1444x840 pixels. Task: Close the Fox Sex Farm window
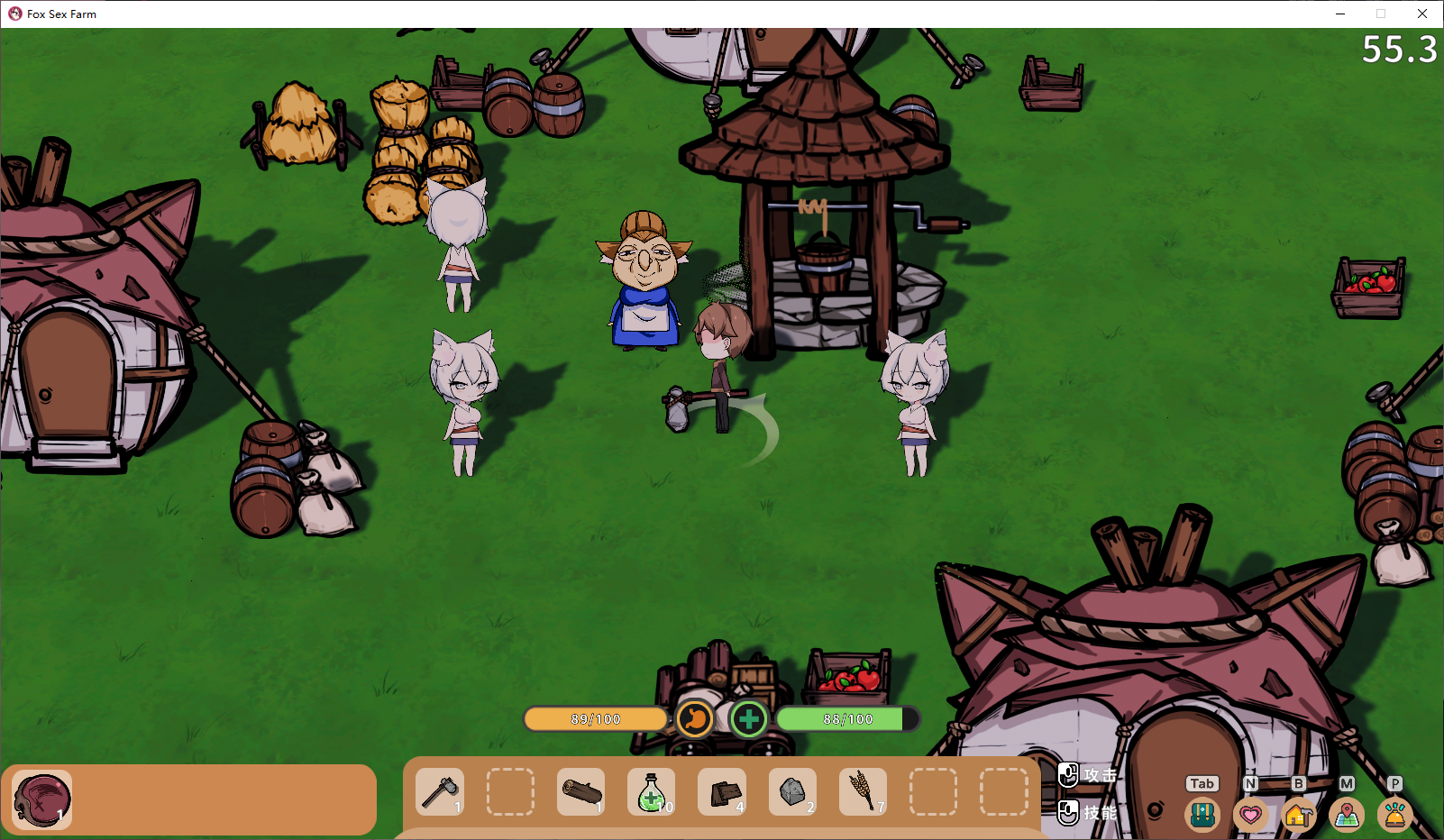pos(1422,14)
